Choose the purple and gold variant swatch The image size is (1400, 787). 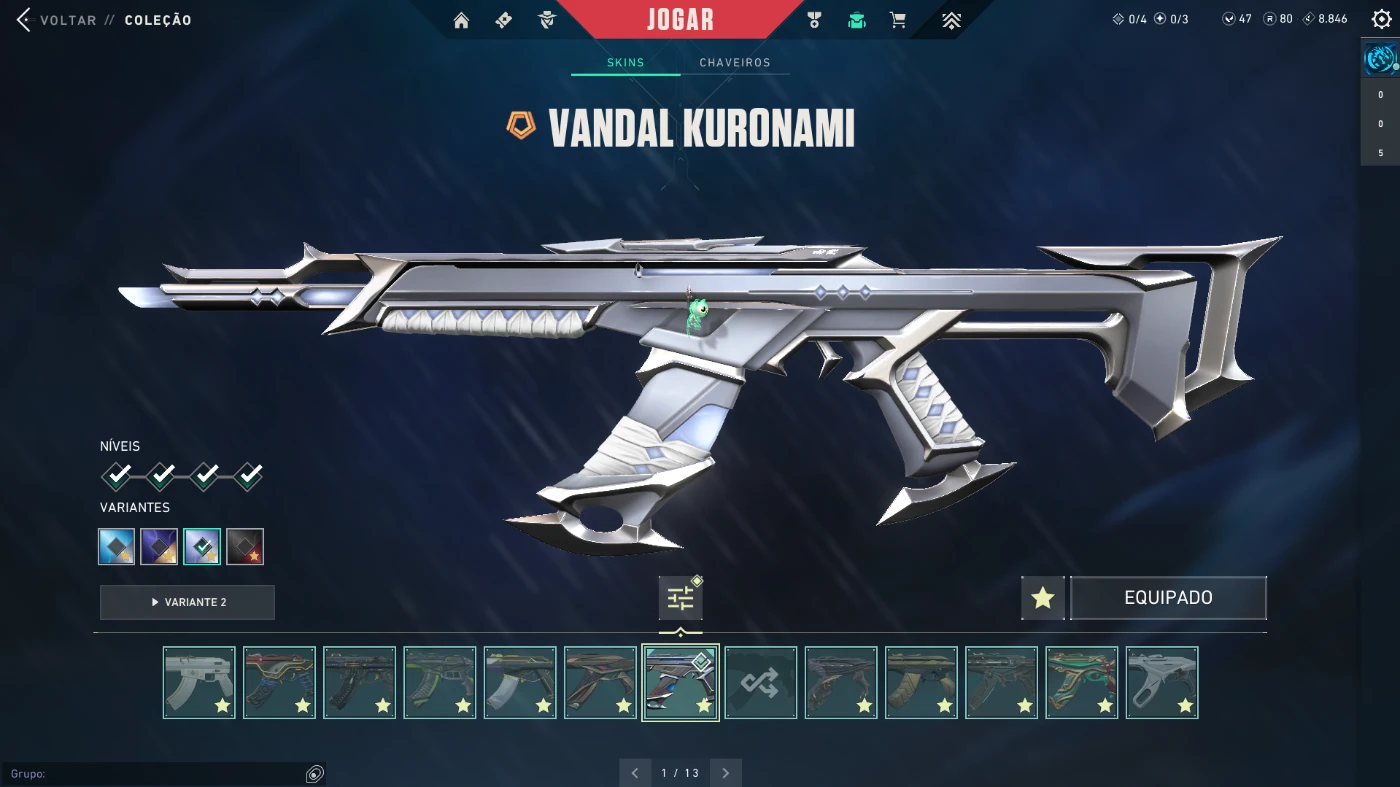point(159,546)
